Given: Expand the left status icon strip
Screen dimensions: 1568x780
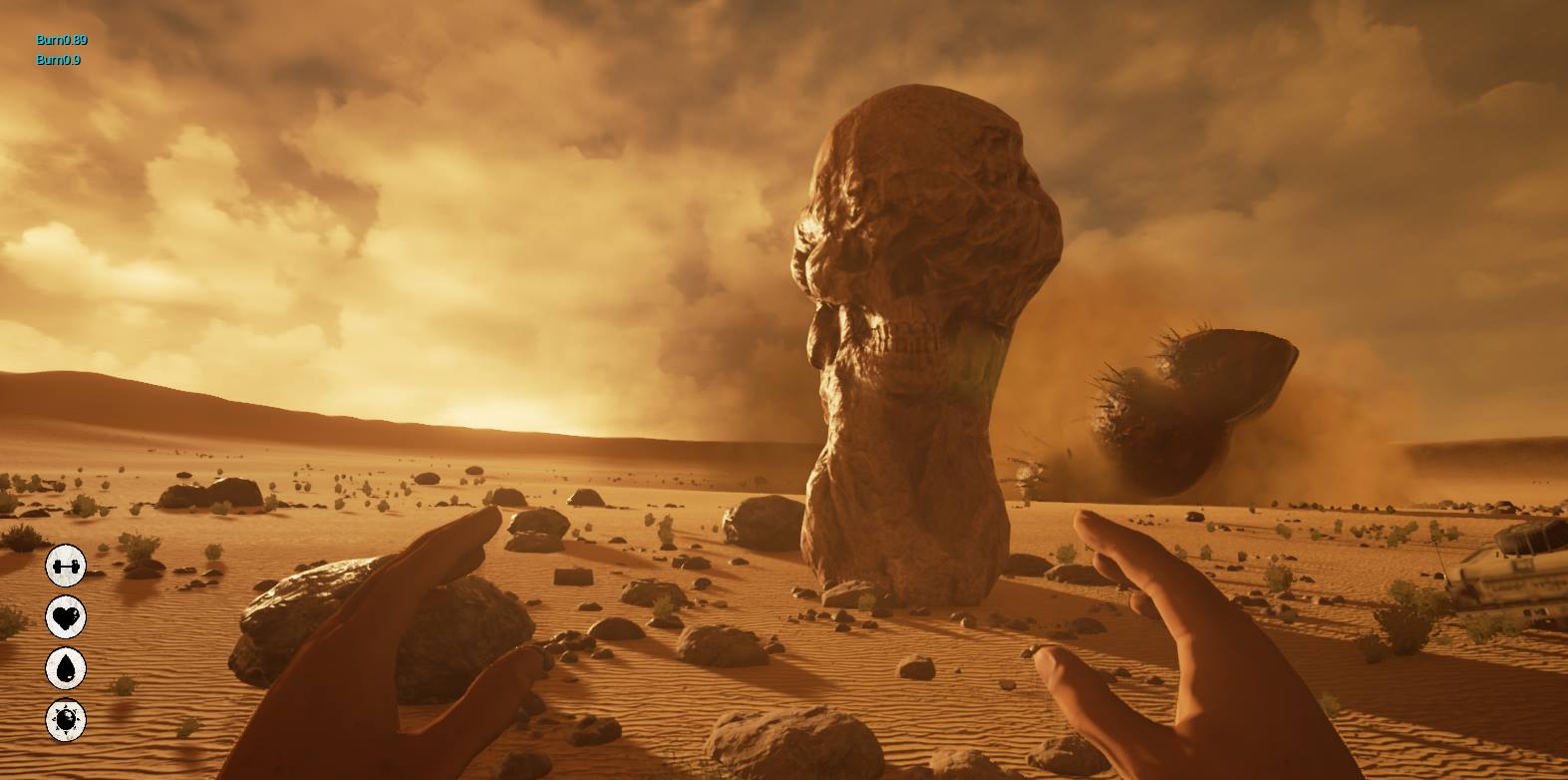Looking at the screenshot, I should (x=65, y=643).
